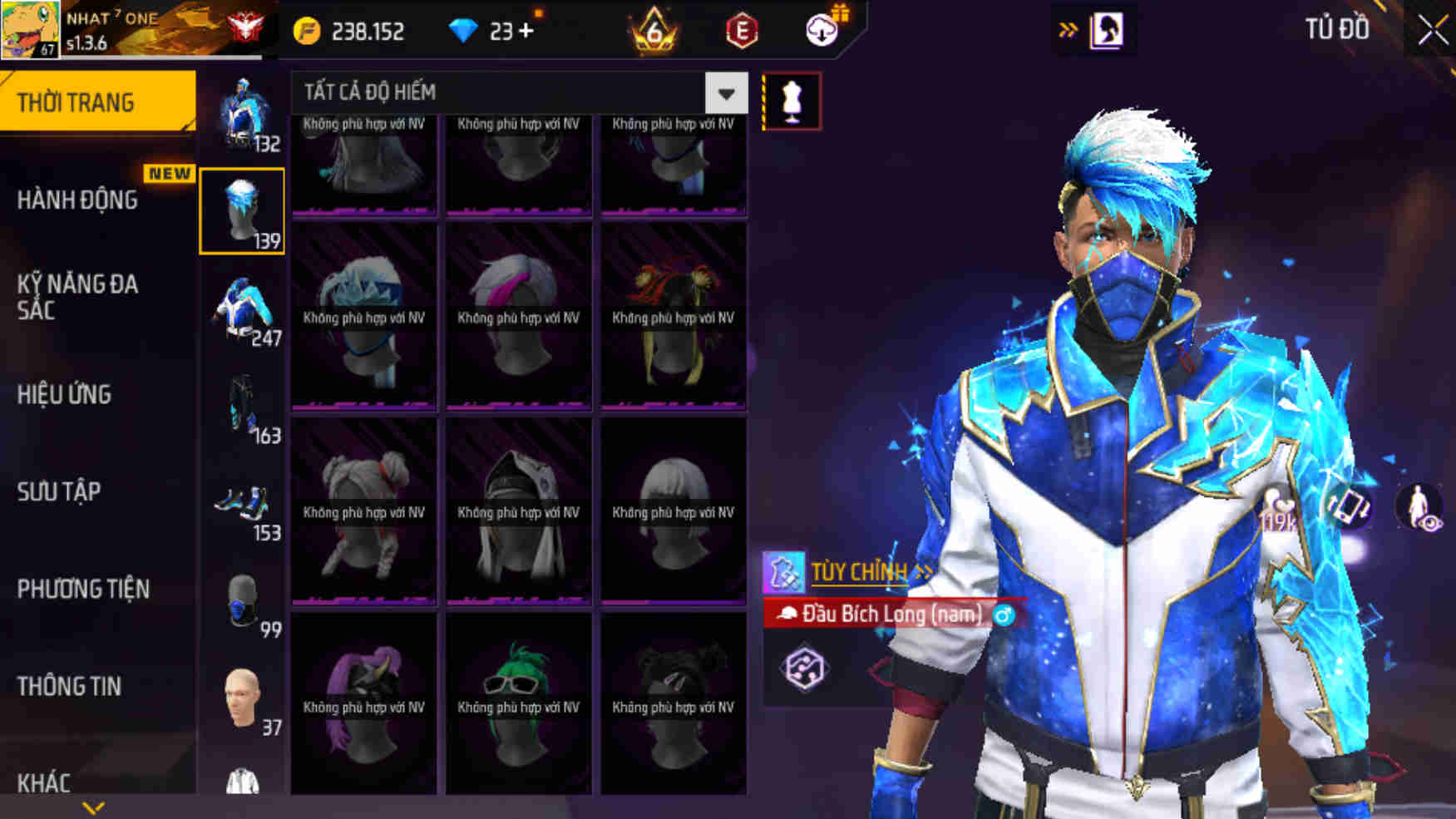This screenshot has width=1456, height=819.
Task: Click the diamond balance 23+
Action: tap(499, 32)
